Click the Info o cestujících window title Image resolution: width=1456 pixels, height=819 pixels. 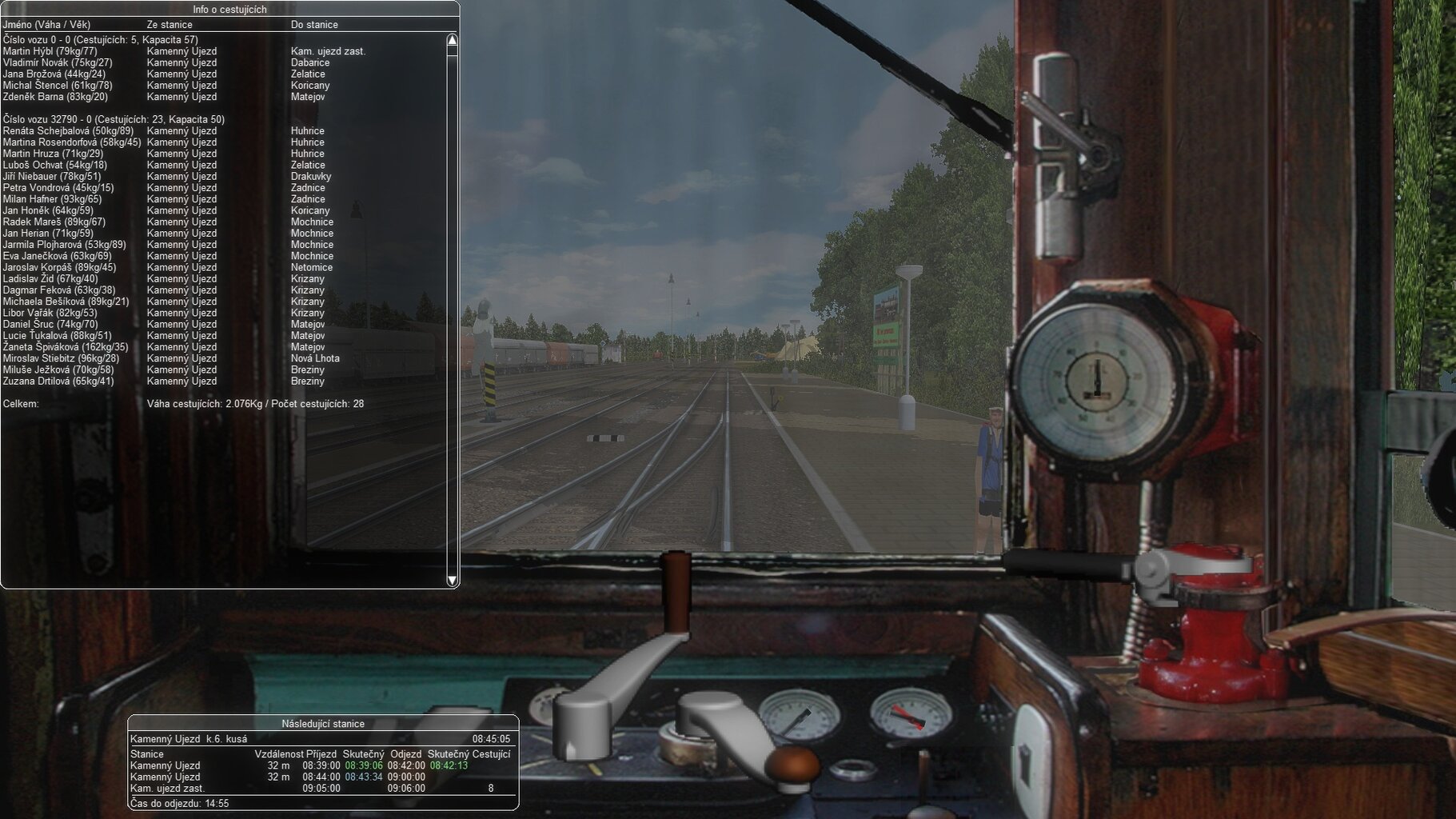[230, 10]
